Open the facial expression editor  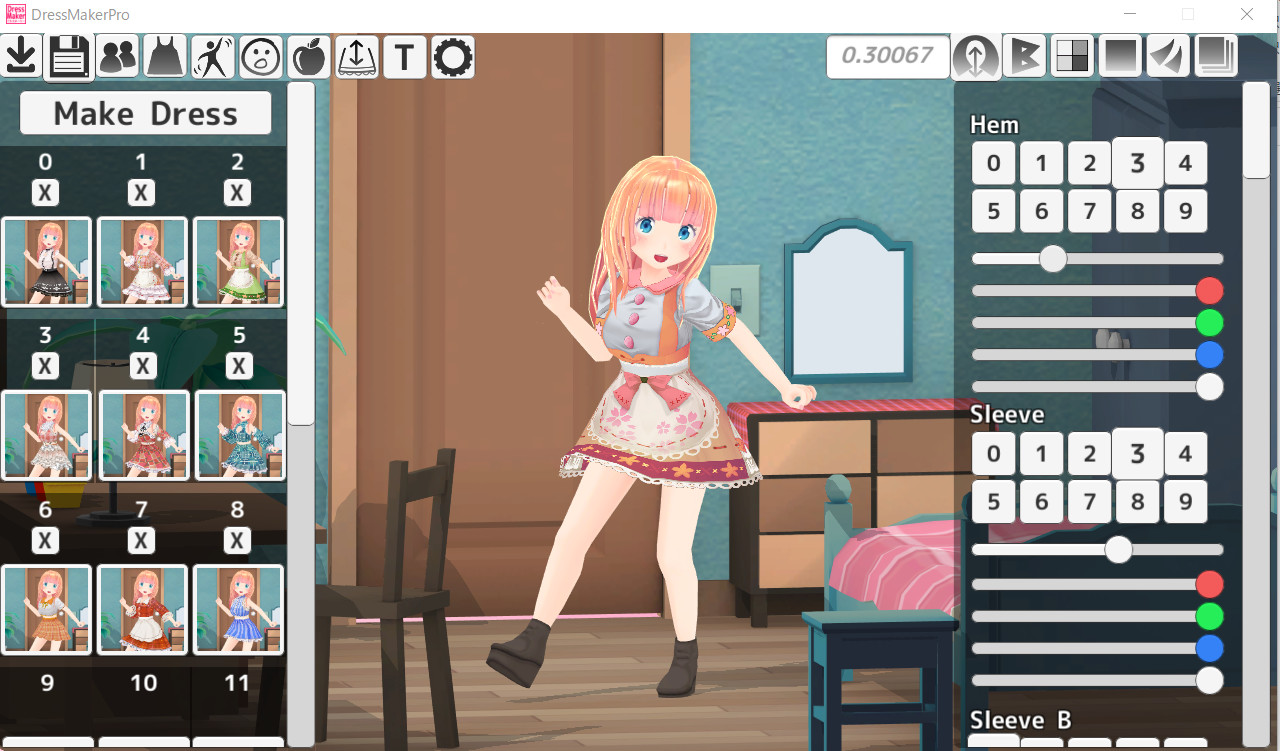(x=260, y=57)
